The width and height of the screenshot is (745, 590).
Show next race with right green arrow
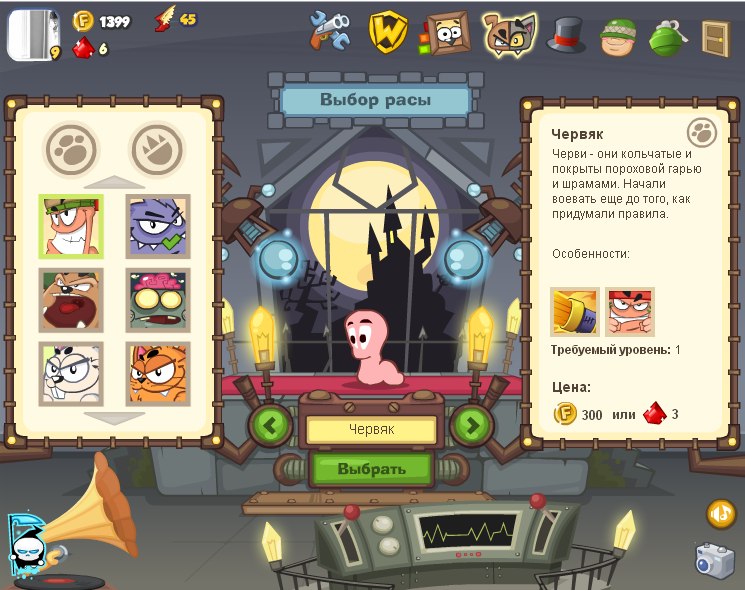472,425
